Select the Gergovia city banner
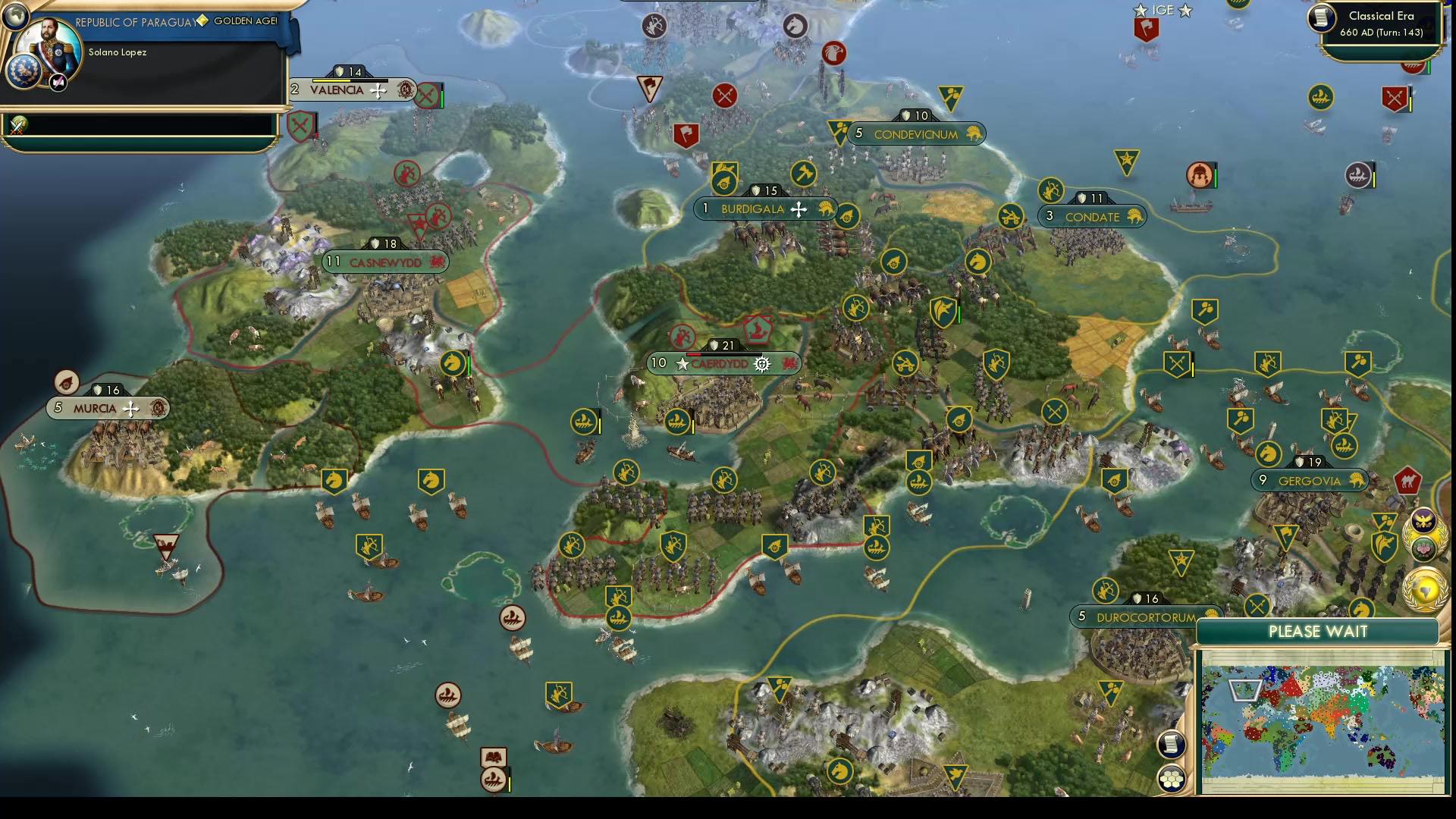1456x819 pixels. click(1310, 479)
